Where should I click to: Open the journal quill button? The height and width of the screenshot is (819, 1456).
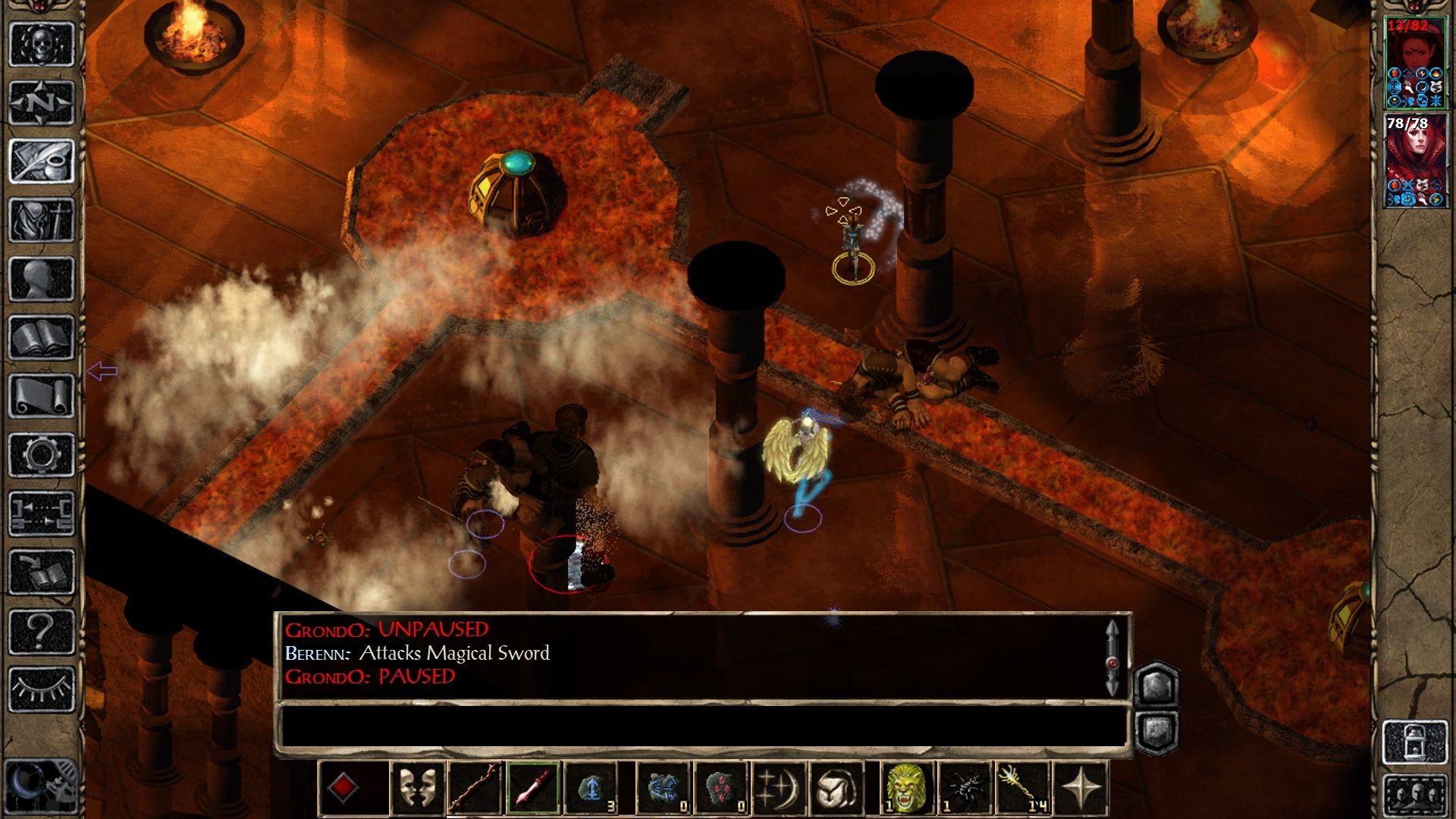(42, 161)
